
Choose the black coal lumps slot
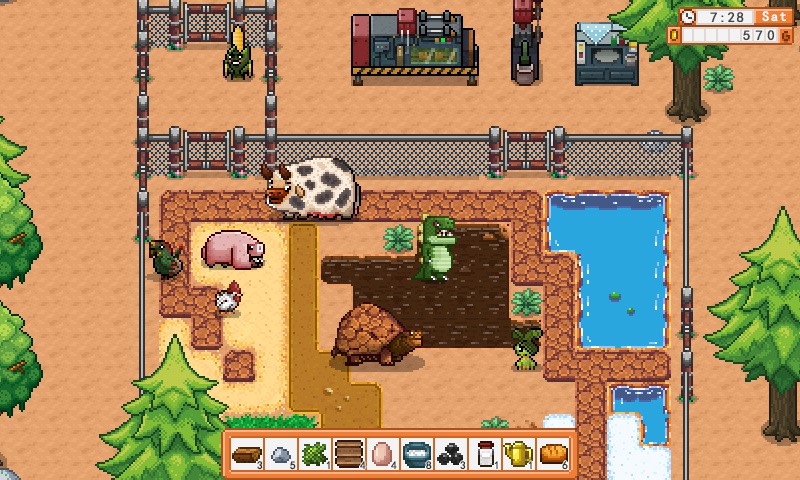pyautogui.click(x=450, y=453)
